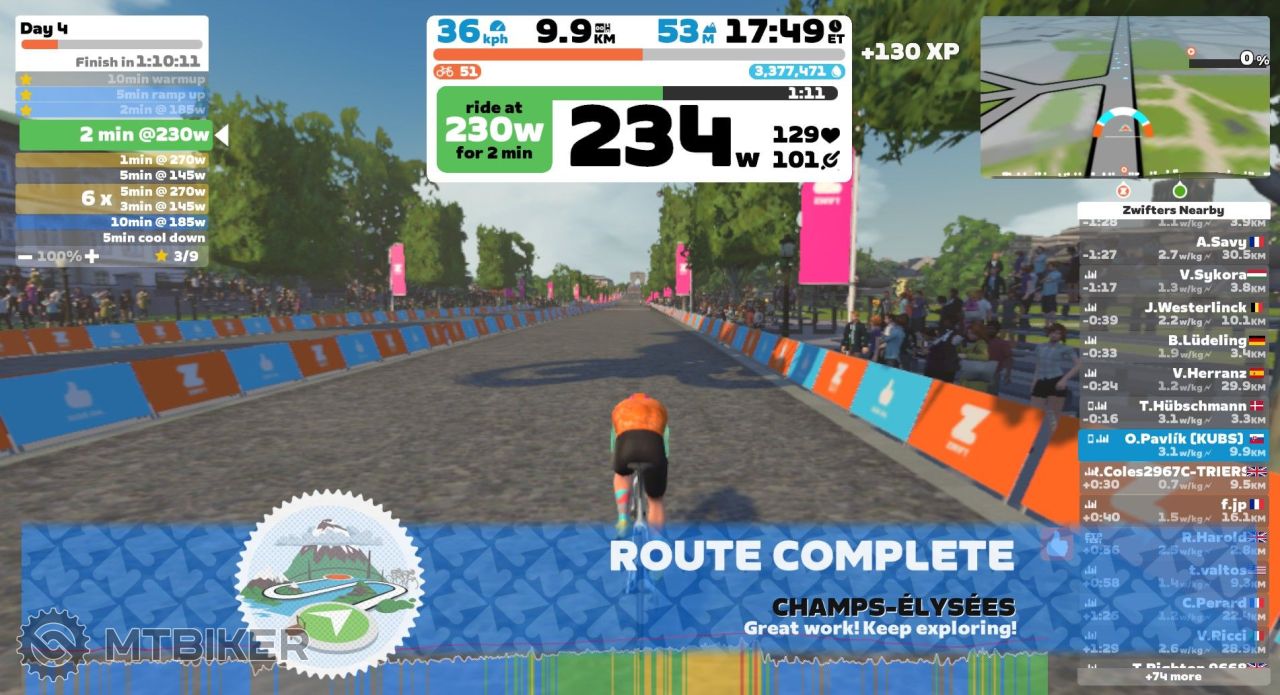Select rider V.Herranz in the list
Image resolution: width=1280 pixels, height=695 pixels.
click(1173, 380)
